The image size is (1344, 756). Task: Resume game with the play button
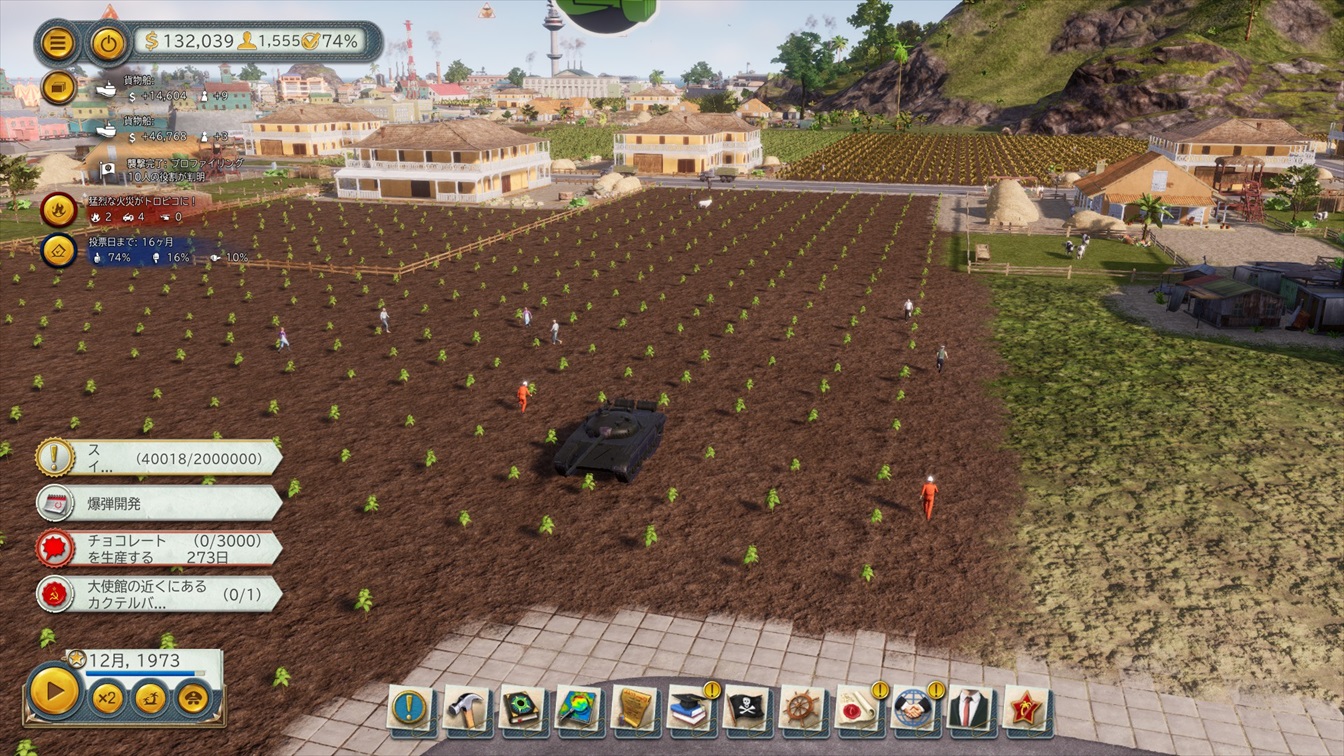(54, 690)
